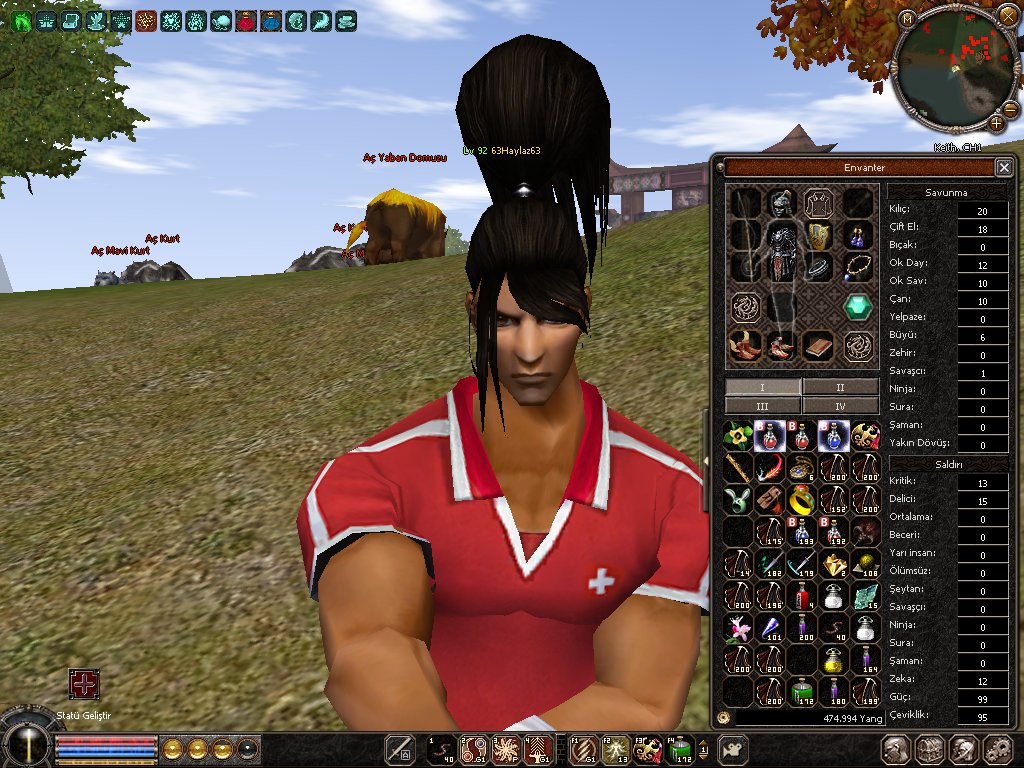This screenshot has width=1024, height=768.
Task: Select the green bunny ears item
Action: (x=738, y=499)
